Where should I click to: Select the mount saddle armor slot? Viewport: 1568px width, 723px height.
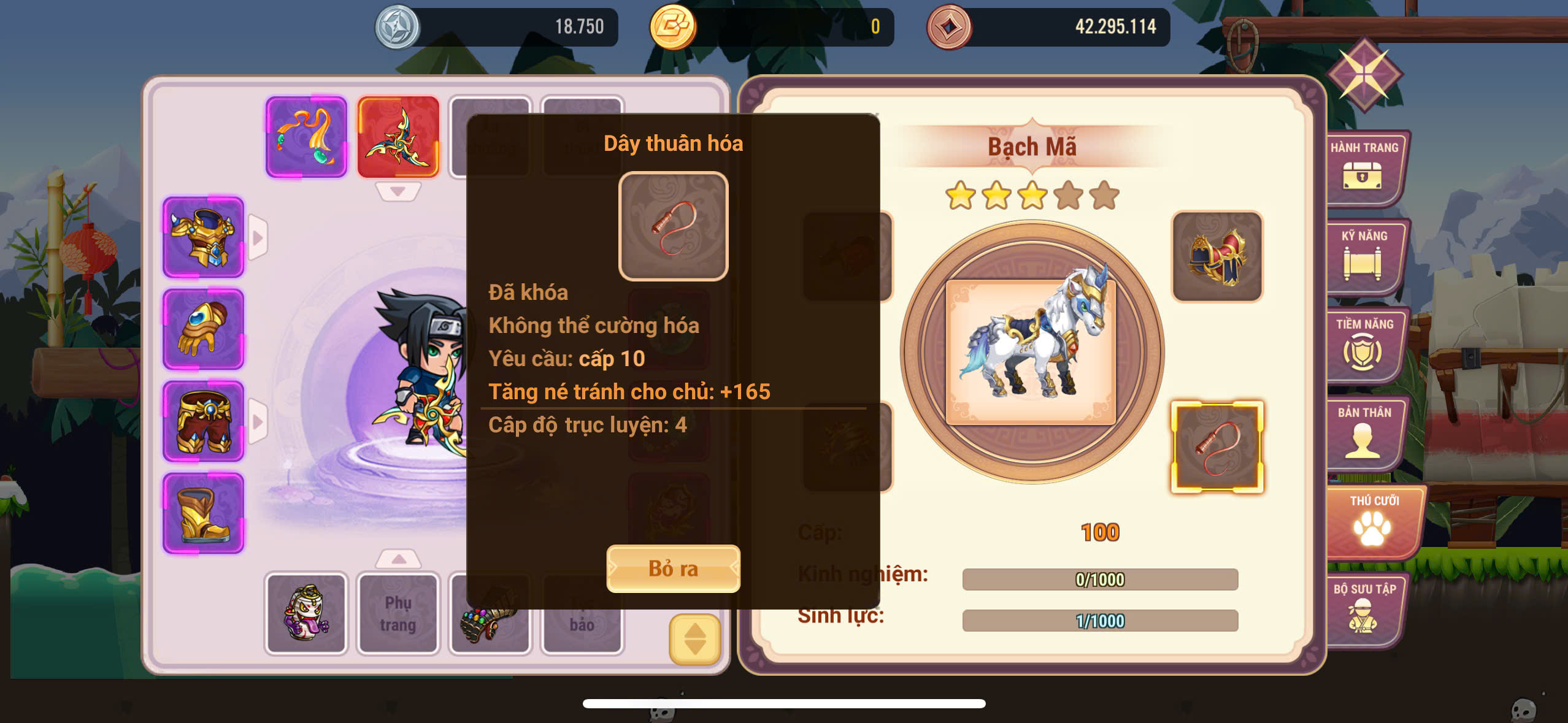[x=1217, y=257]
